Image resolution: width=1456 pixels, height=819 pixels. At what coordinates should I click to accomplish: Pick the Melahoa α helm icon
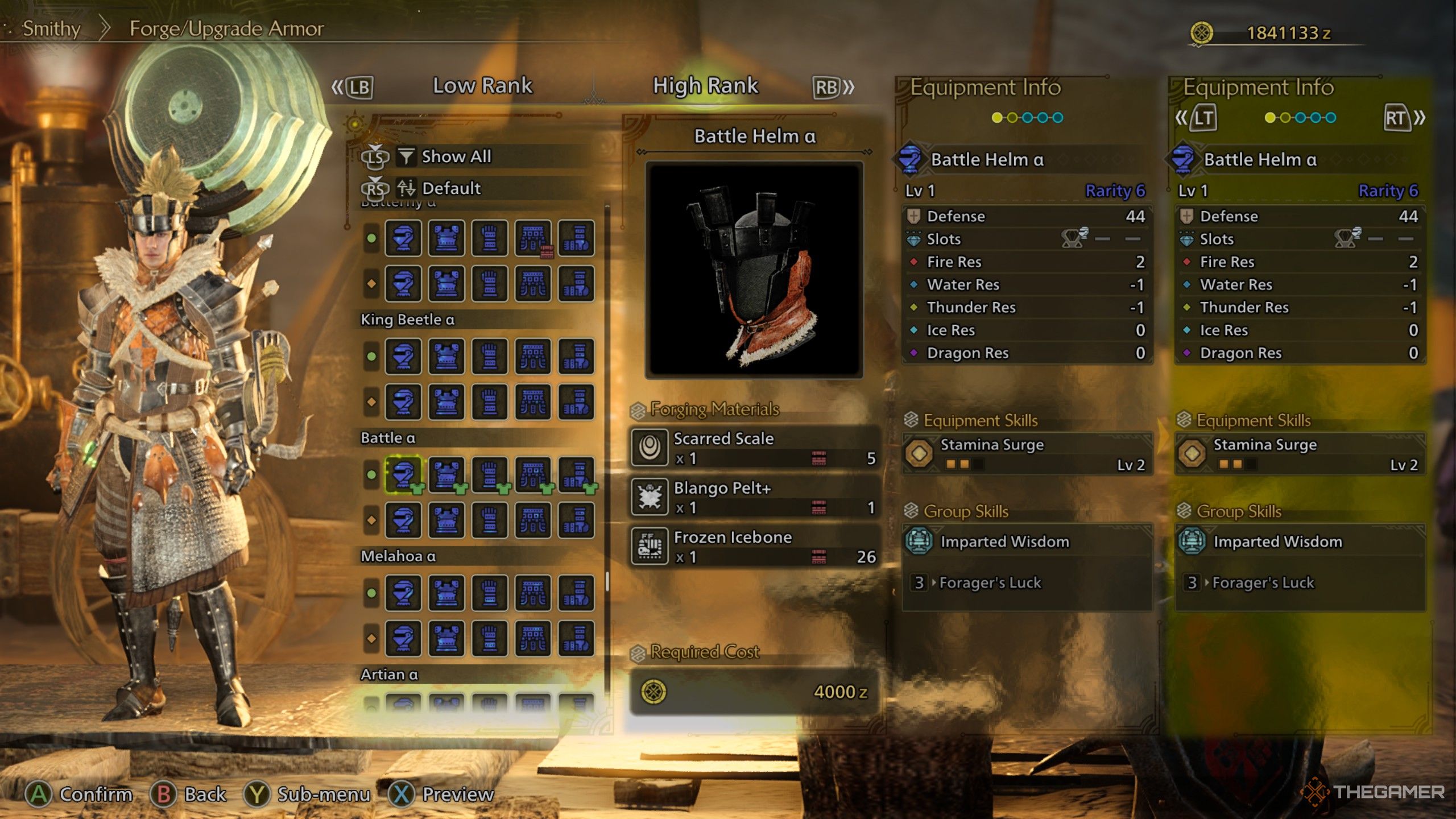coord(403,593)
